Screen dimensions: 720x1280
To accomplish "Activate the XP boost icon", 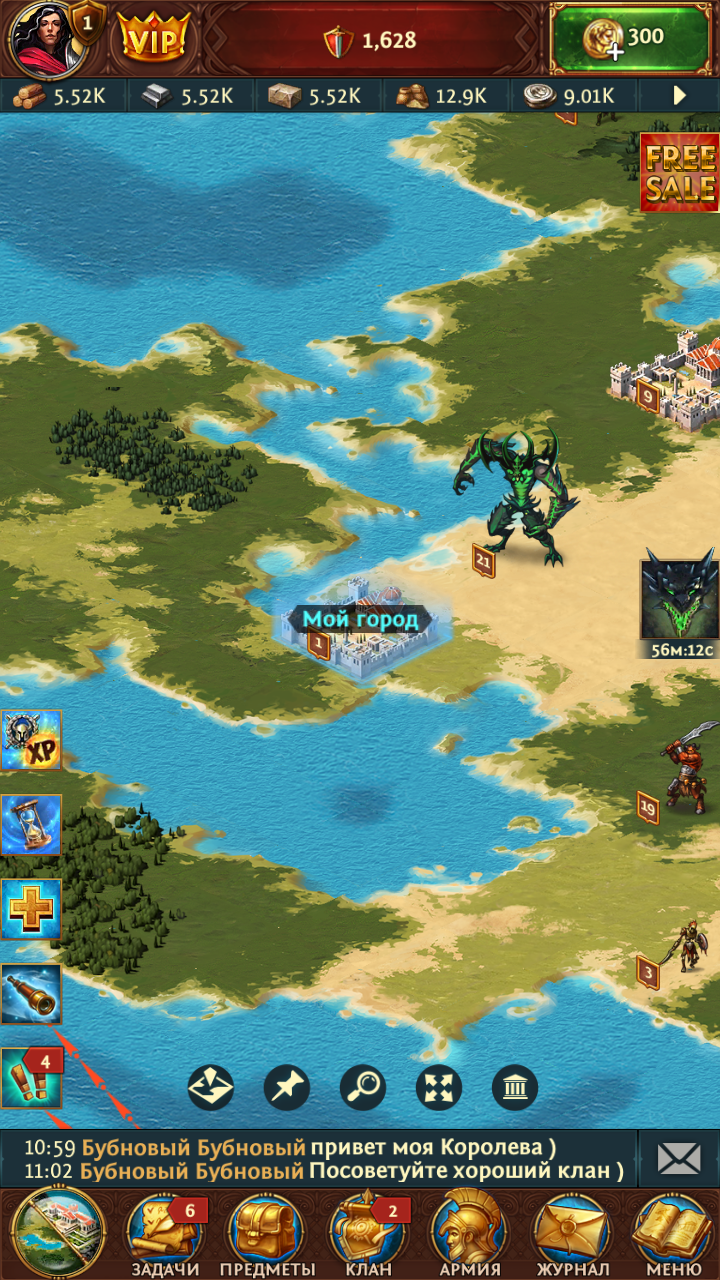I will click(31, 740).
